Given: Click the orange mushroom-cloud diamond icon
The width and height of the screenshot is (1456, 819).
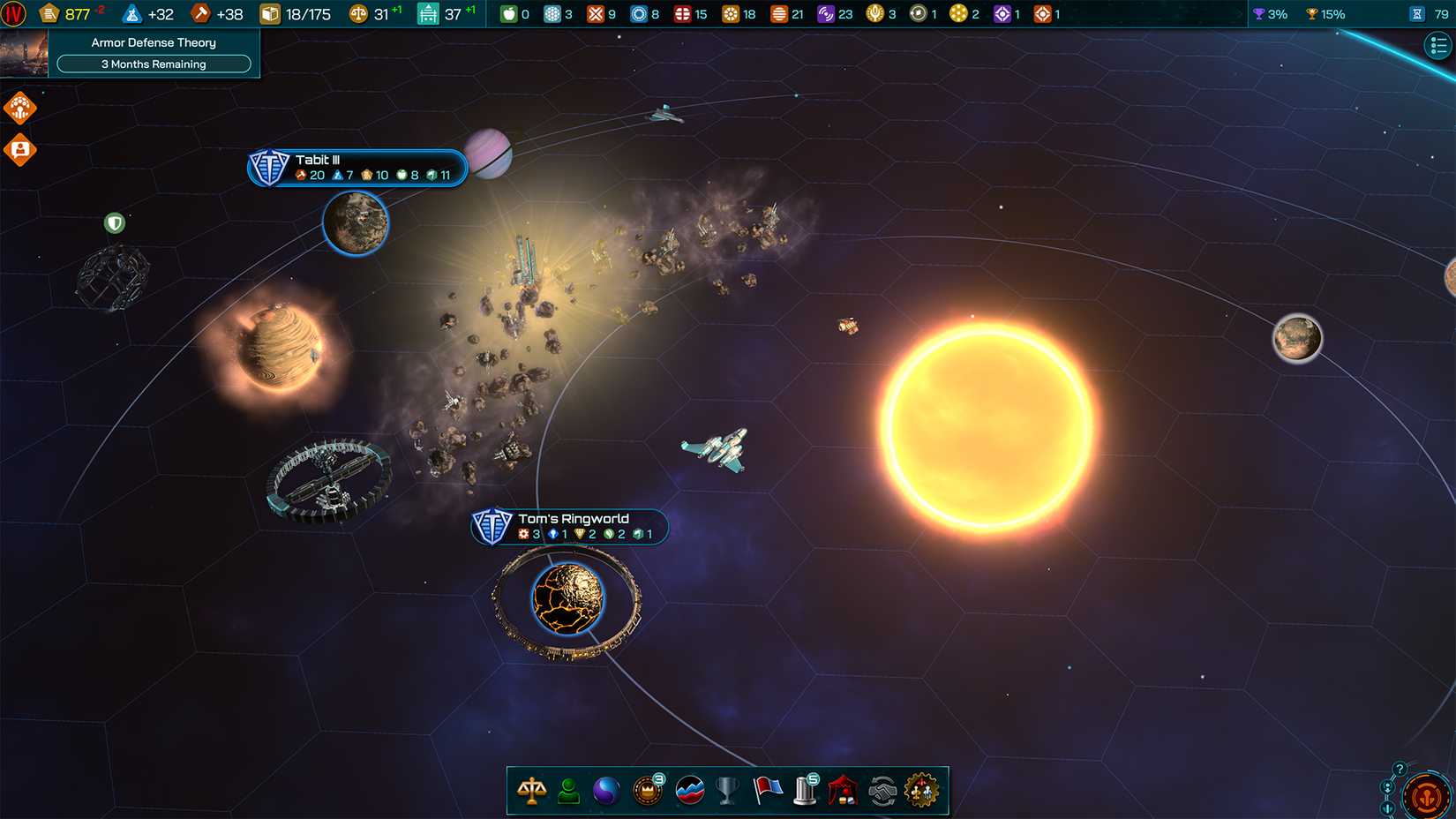Looking at the screenshot, I should [x=19, y=108].
